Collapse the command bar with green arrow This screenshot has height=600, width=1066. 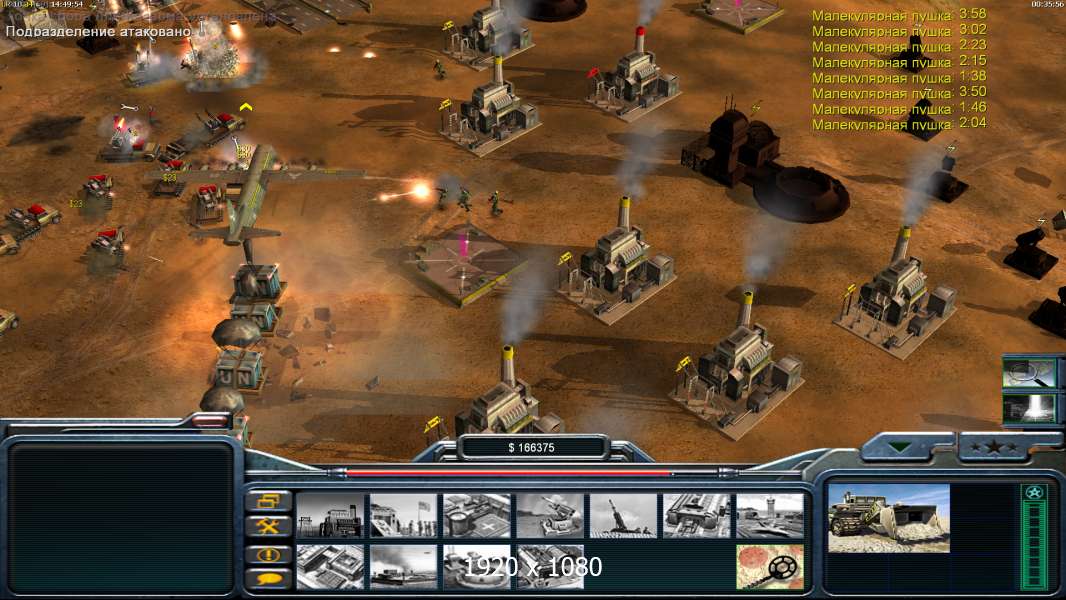(902, 447)
